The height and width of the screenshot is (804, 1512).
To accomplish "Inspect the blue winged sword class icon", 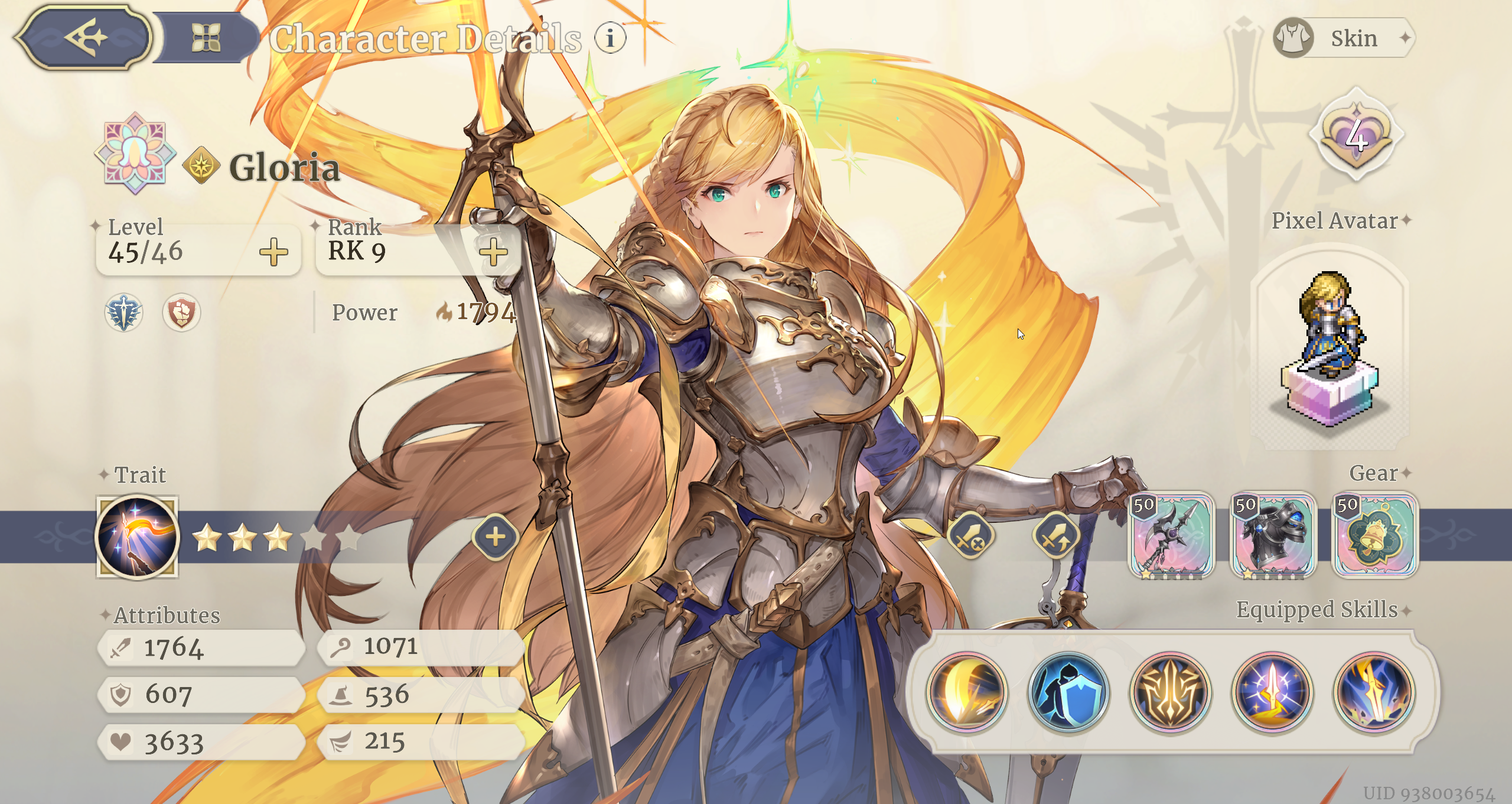I will pyautogui.click(x=123, y=313).
